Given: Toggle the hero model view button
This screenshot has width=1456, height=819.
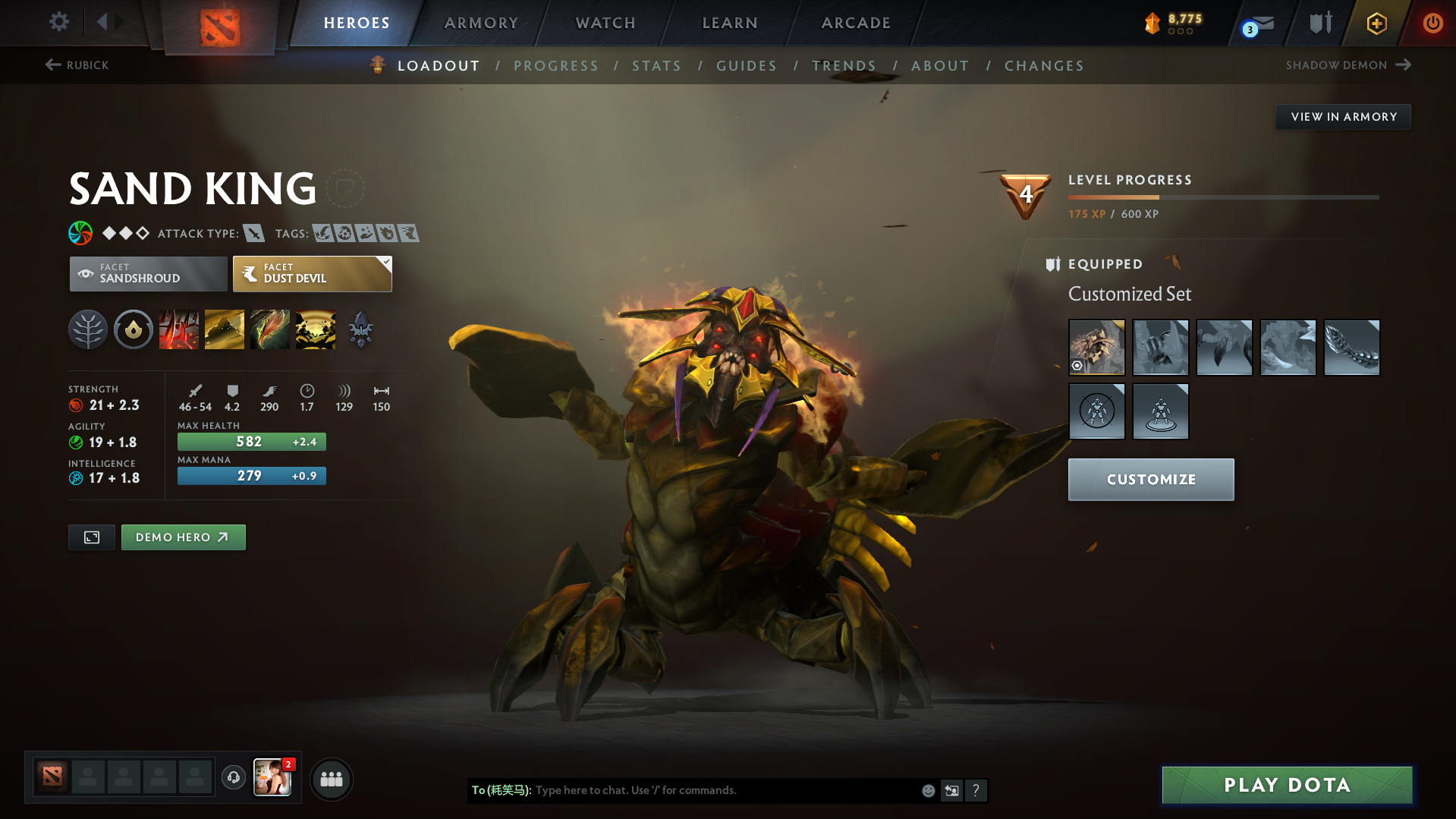Looking at the screenshot, I should click(x=91, y=537).
